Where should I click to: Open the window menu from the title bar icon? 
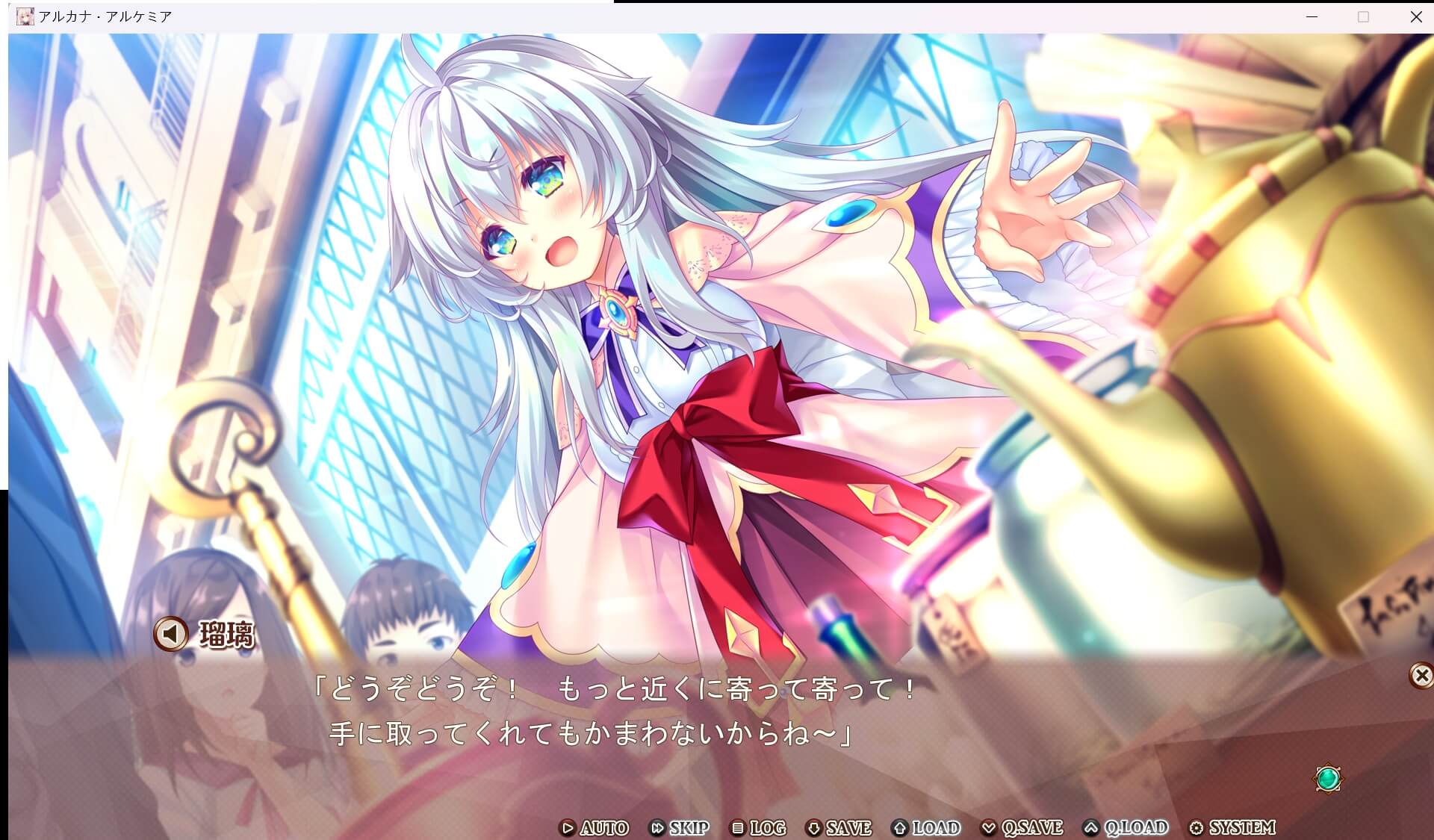[x=25, y=15]
